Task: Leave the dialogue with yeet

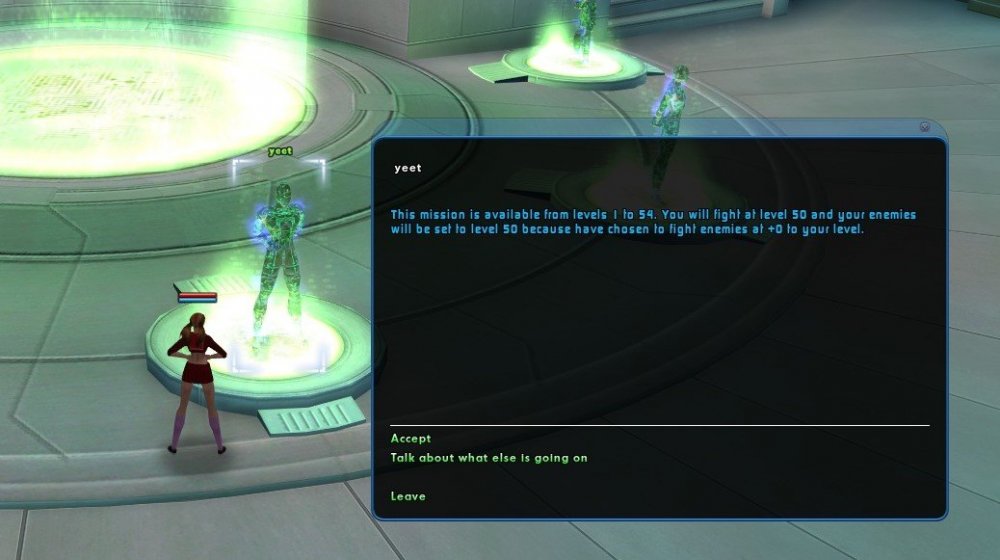Action: tap(408, 496)
